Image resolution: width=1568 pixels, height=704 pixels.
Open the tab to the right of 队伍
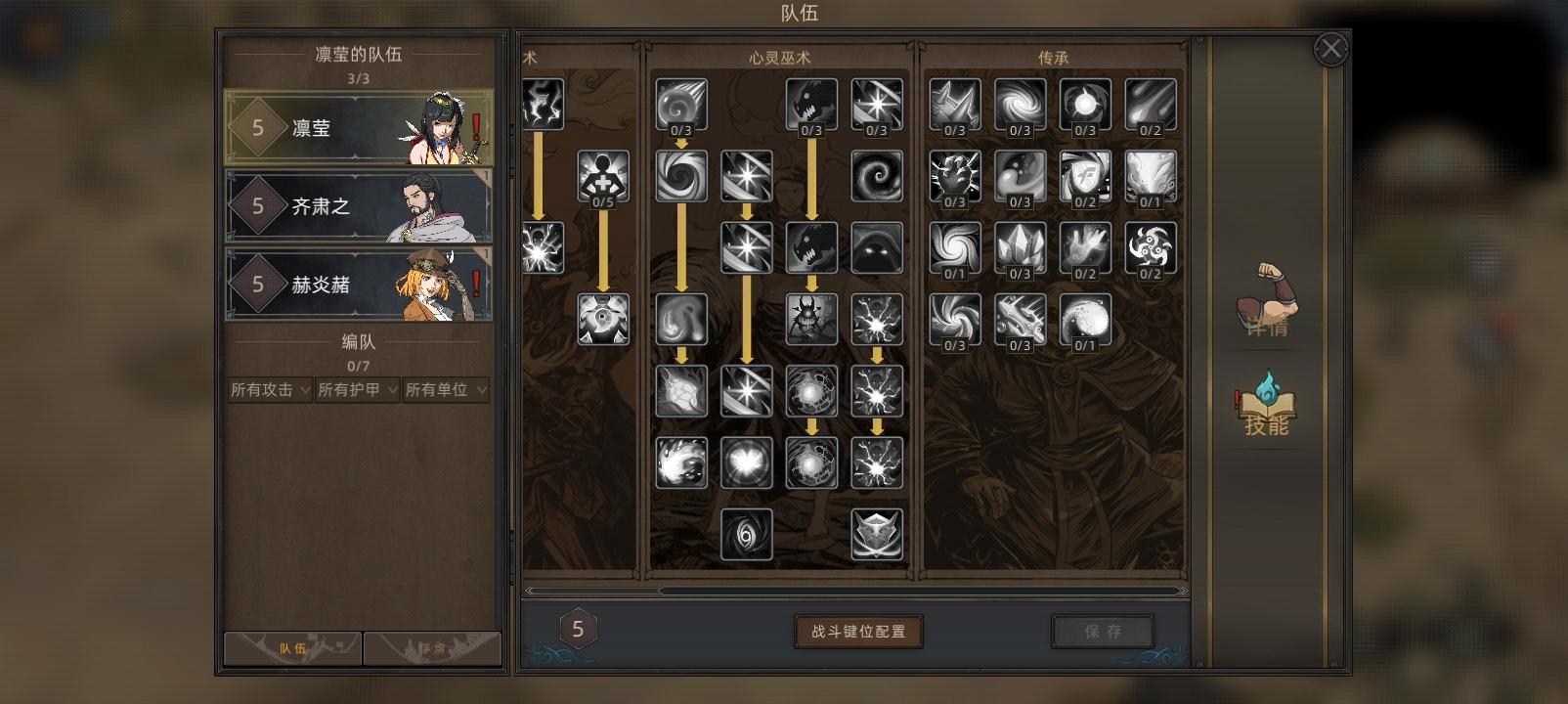[x=433, y=648]
